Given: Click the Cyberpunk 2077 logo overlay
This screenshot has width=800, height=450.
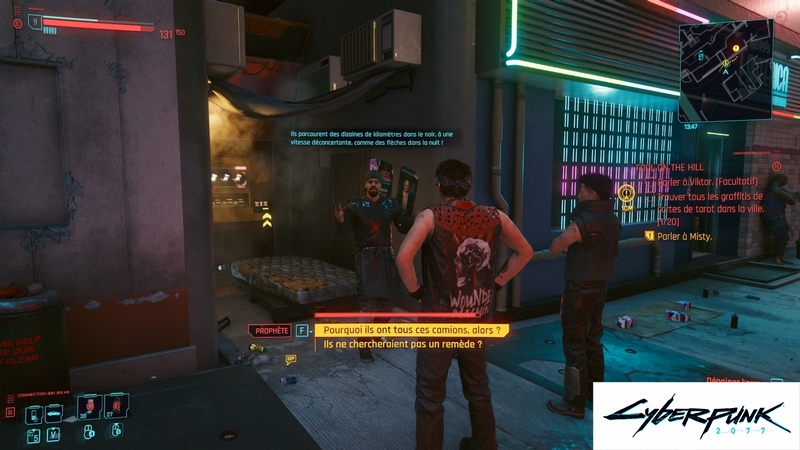Looking at the screenshot, I should [x=696, y=415].
